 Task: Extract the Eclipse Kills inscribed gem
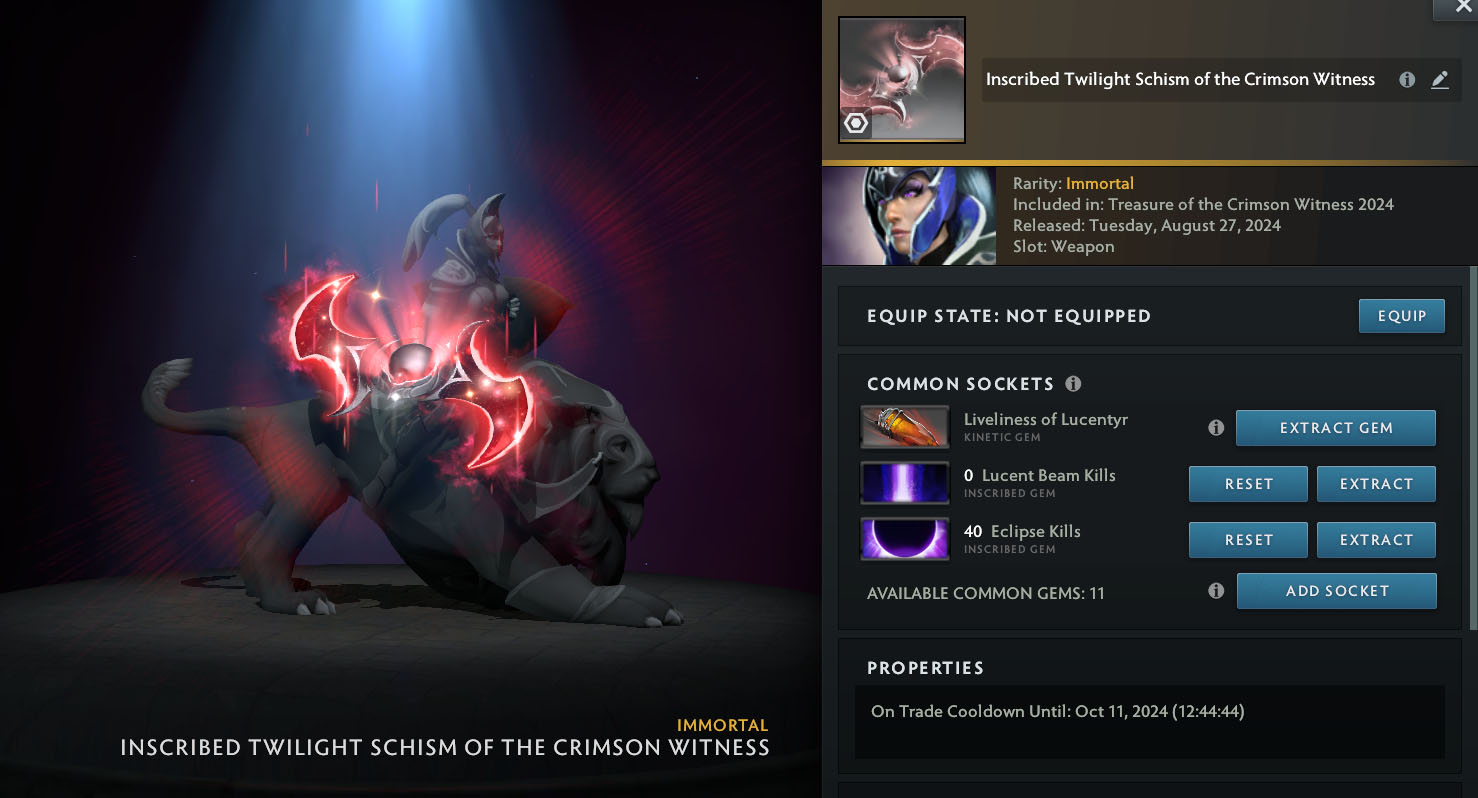tap(1376, 540)
